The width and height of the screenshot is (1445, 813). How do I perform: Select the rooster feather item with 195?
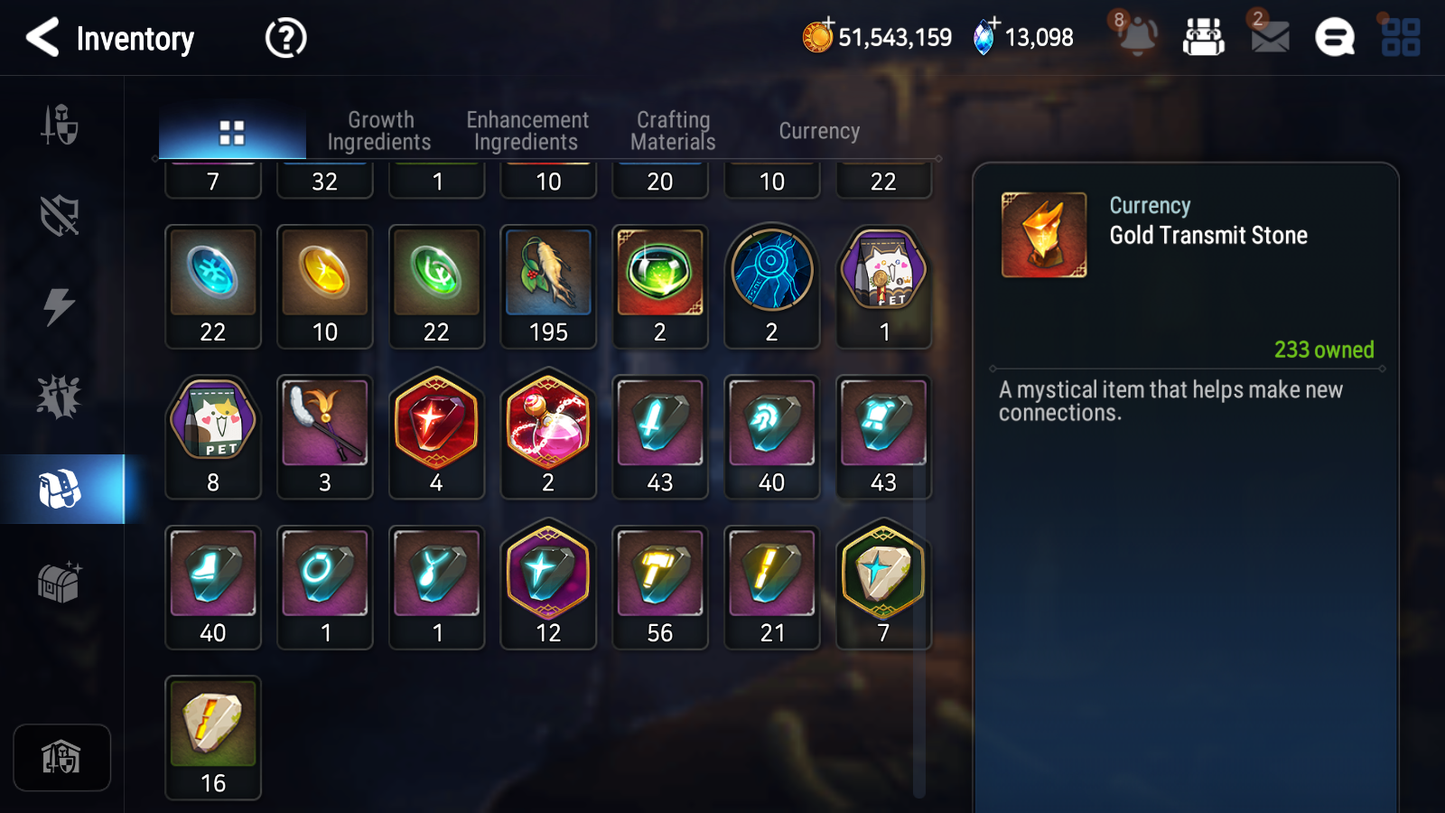coord(548,285)
